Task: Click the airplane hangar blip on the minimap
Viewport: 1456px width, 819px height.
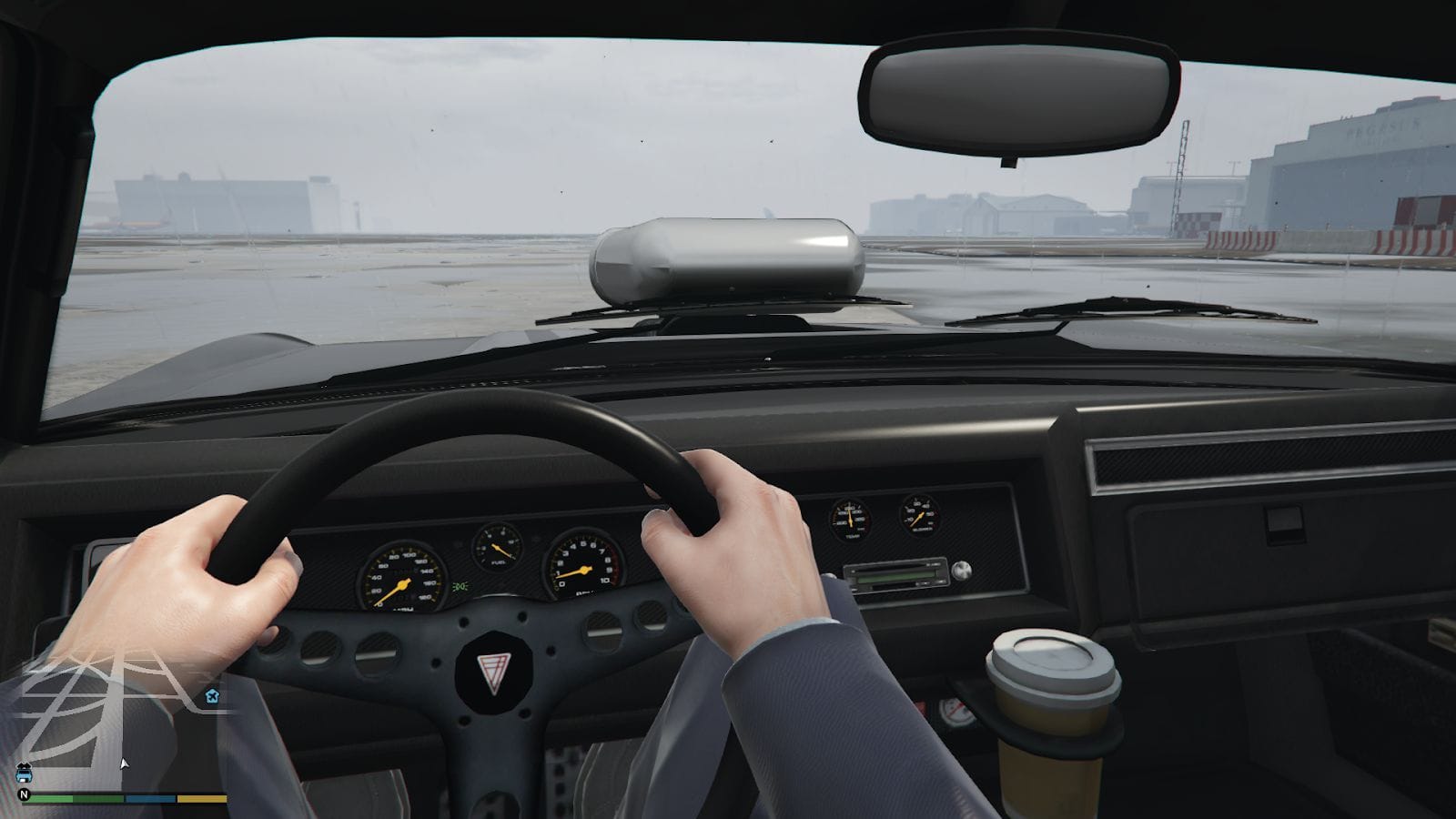Action: pos(211,695)
